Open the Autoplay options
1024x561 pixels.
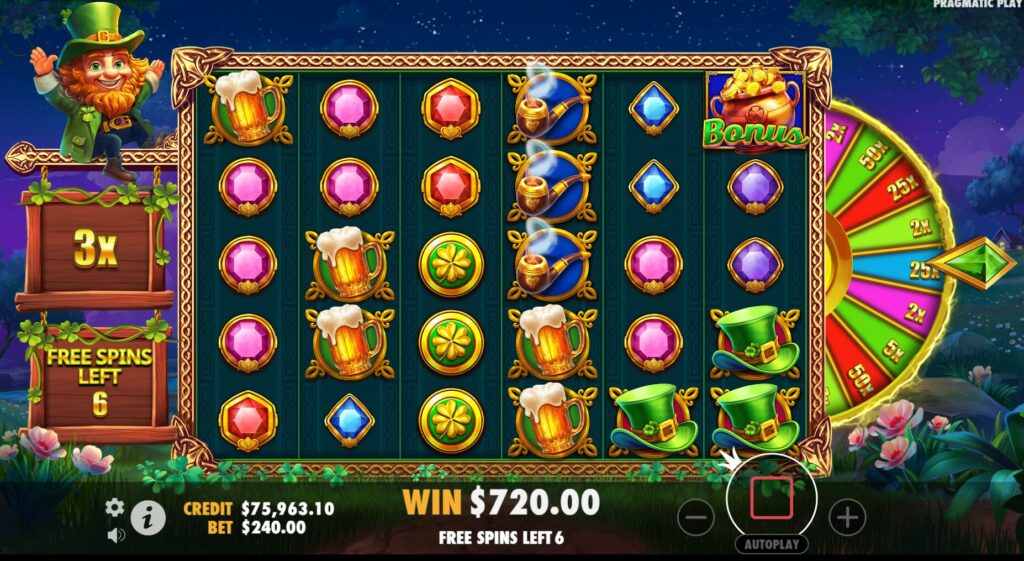[x=771, y=545]
